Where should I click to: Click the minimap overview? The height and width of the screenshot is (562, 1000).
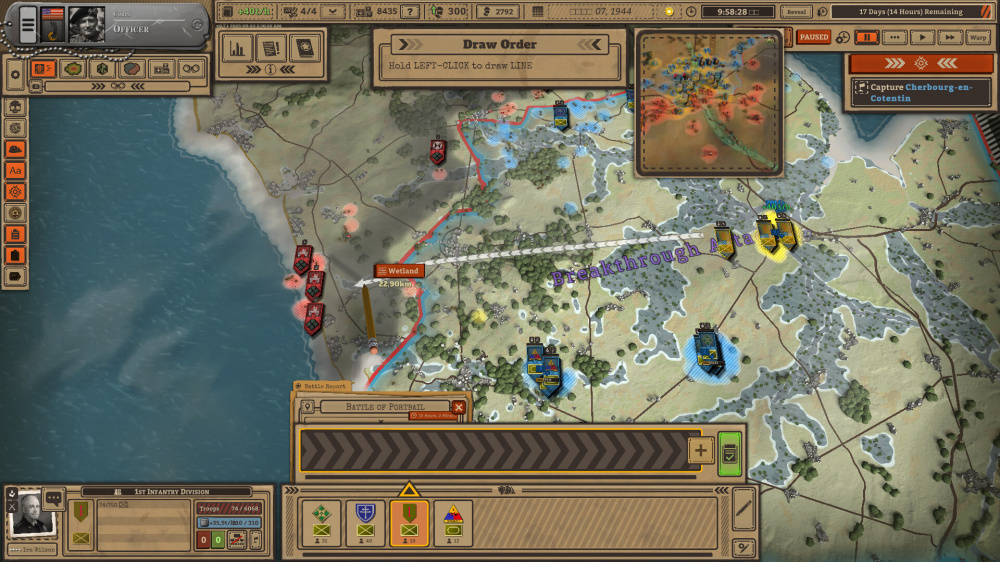point(709,101)
